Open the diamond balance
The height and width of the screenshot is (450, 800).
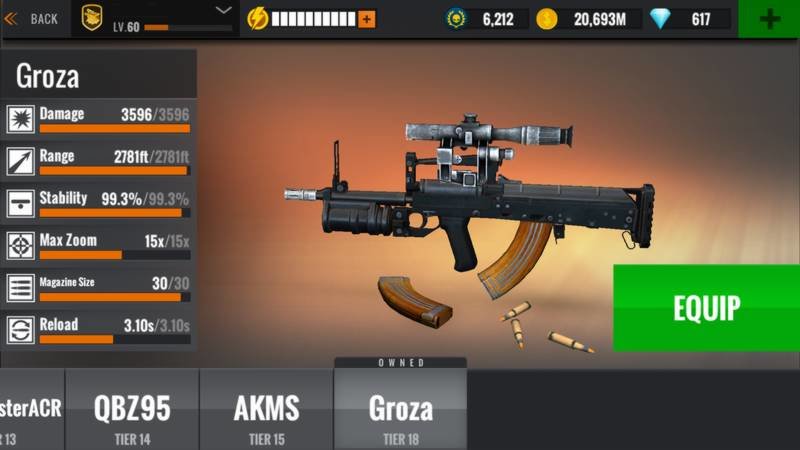(690, 19)
